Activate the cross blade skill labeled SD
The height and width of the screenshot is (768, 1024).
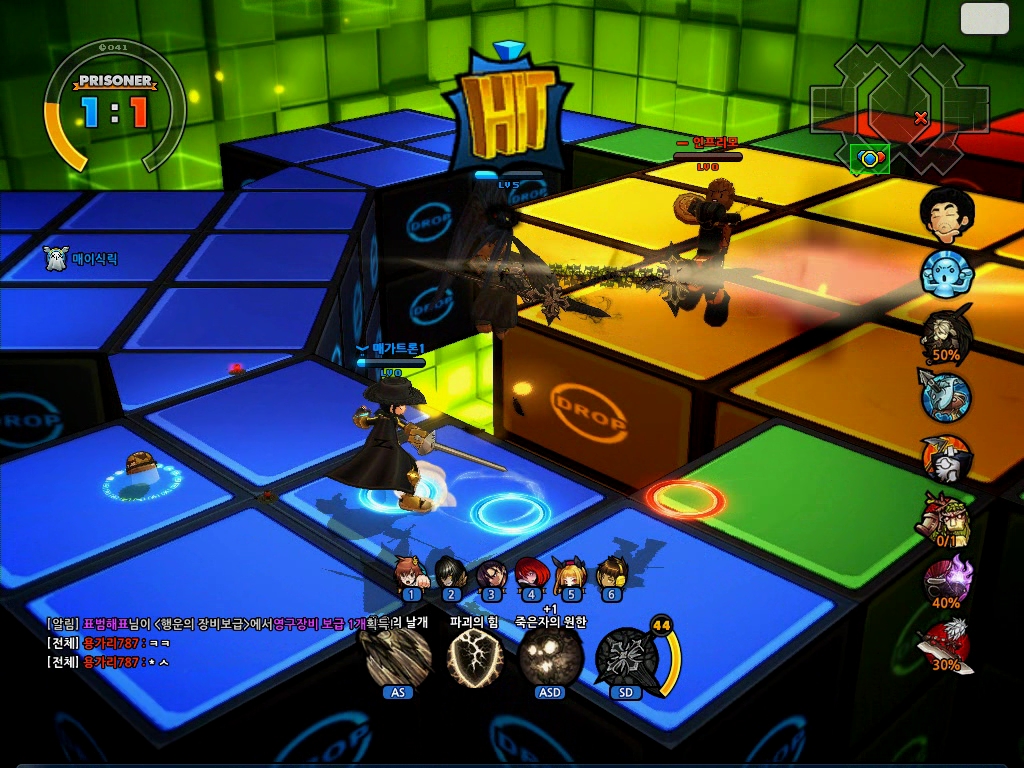click(627, 658)
